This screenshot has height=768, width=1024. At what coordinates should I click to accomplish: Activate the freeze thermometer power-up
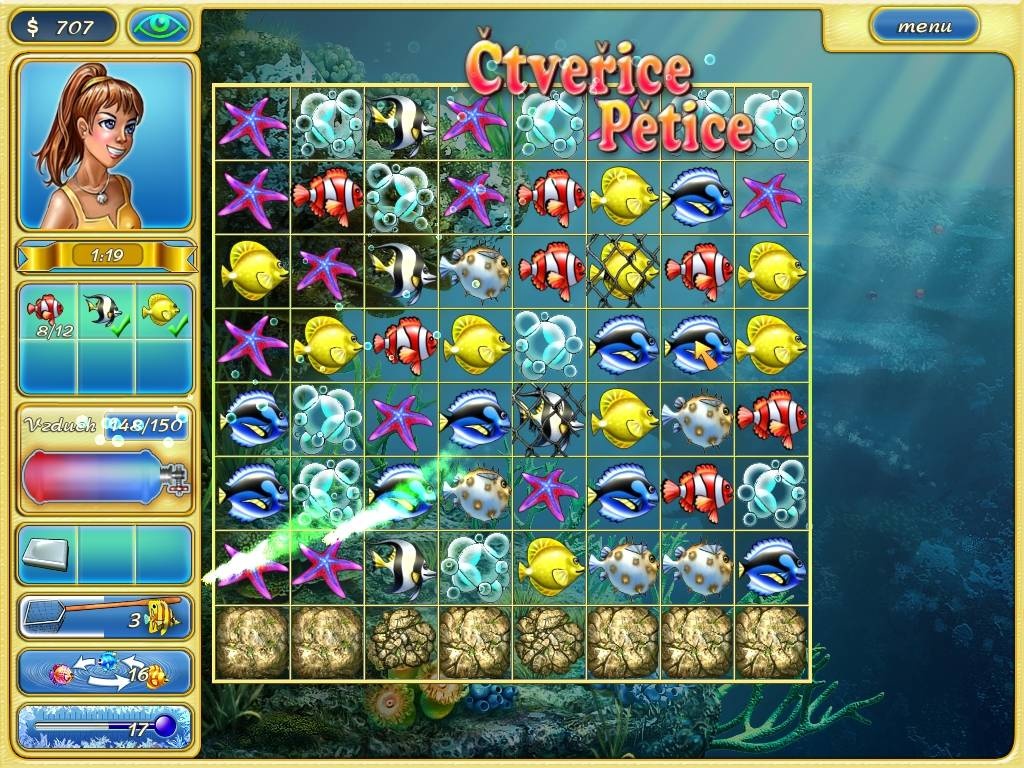(x=105, y=727)
